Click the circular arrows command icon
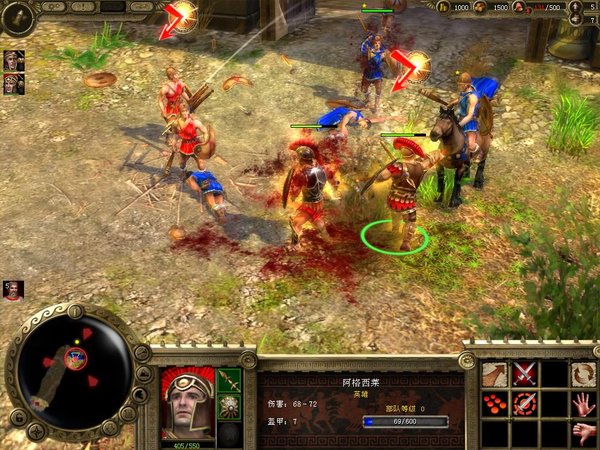600x450 pixels. (x=584, y=374)
